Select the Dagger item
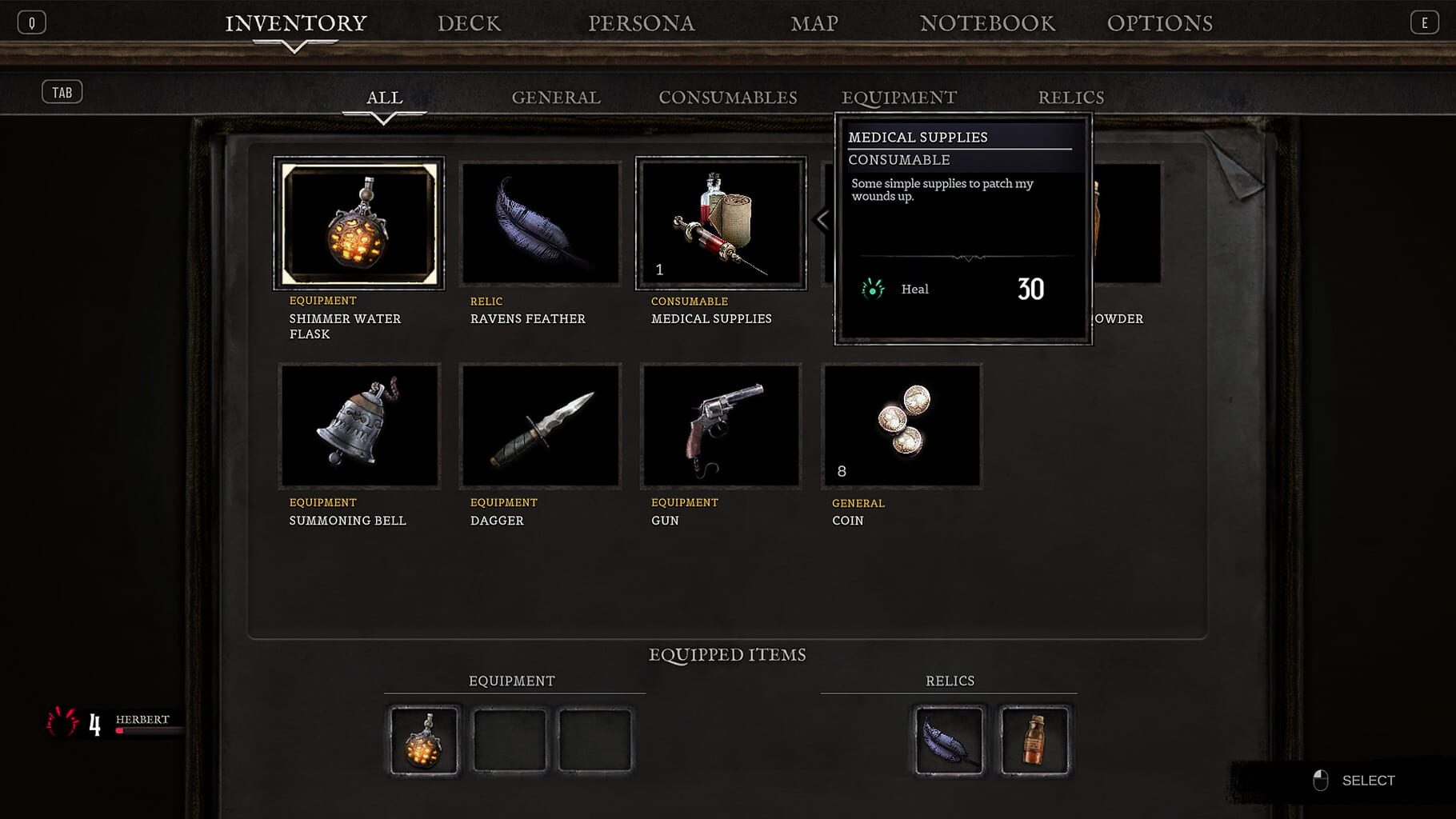1456x819 pixels. pos(540,425)
